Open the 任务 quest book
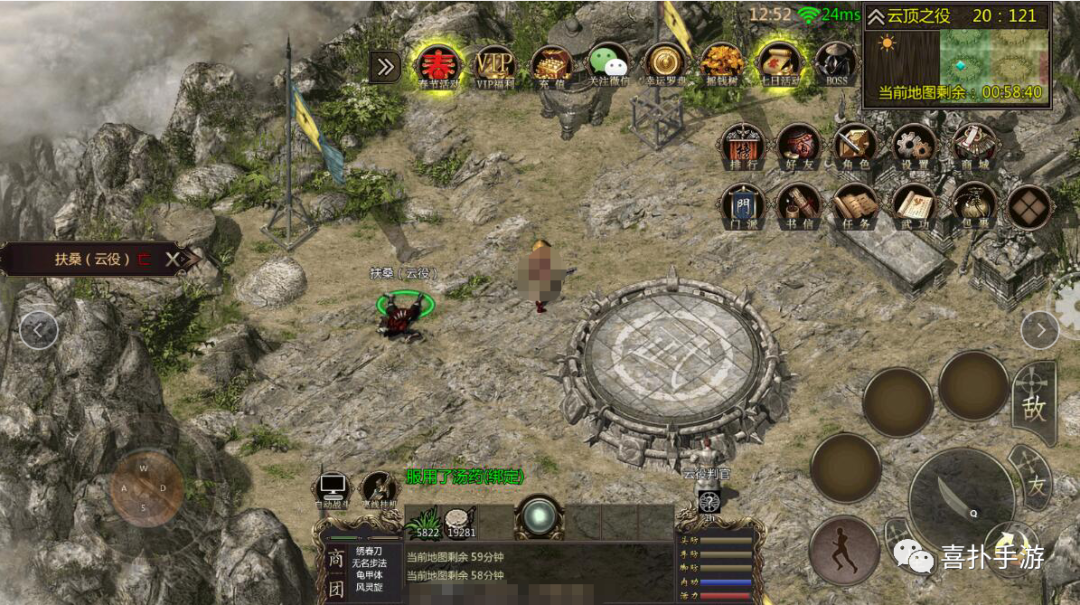 point(856,205)
